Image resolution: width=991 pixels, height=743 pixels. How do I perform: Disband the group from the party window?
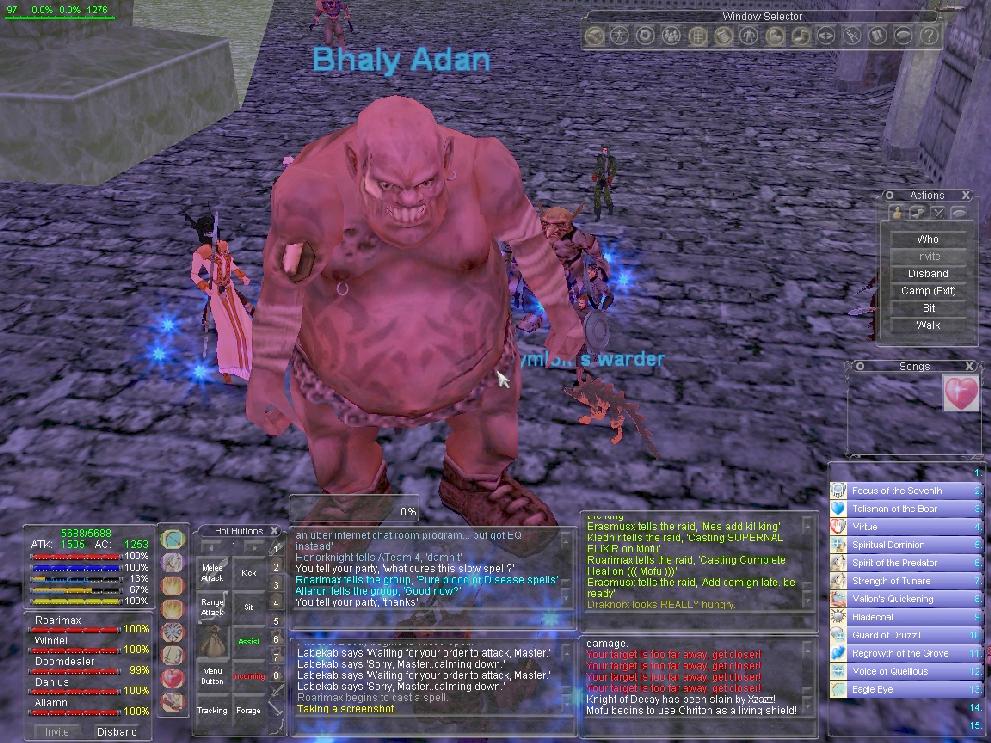coord(116,731)
